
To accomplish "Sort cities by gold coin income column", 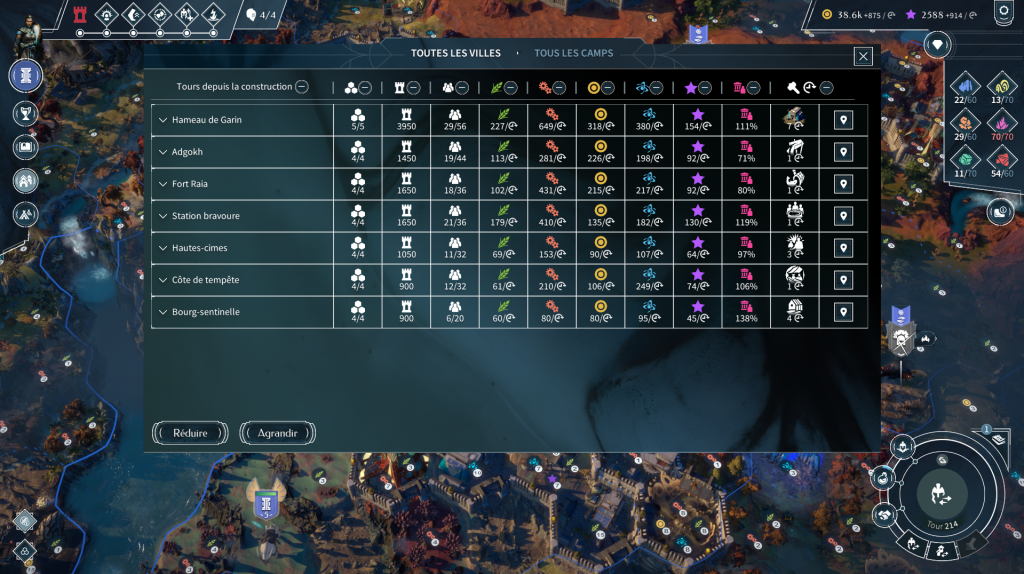I will tap(606, 87).
